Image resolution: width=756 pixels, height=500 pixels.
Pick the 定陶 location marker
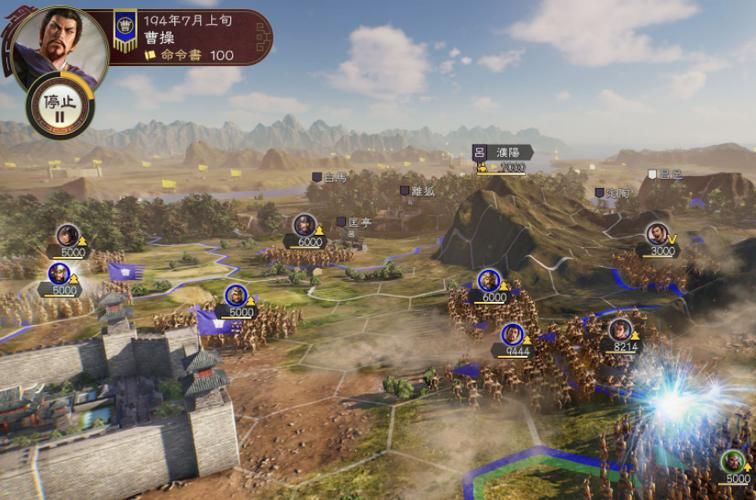[x=613, y=193]
